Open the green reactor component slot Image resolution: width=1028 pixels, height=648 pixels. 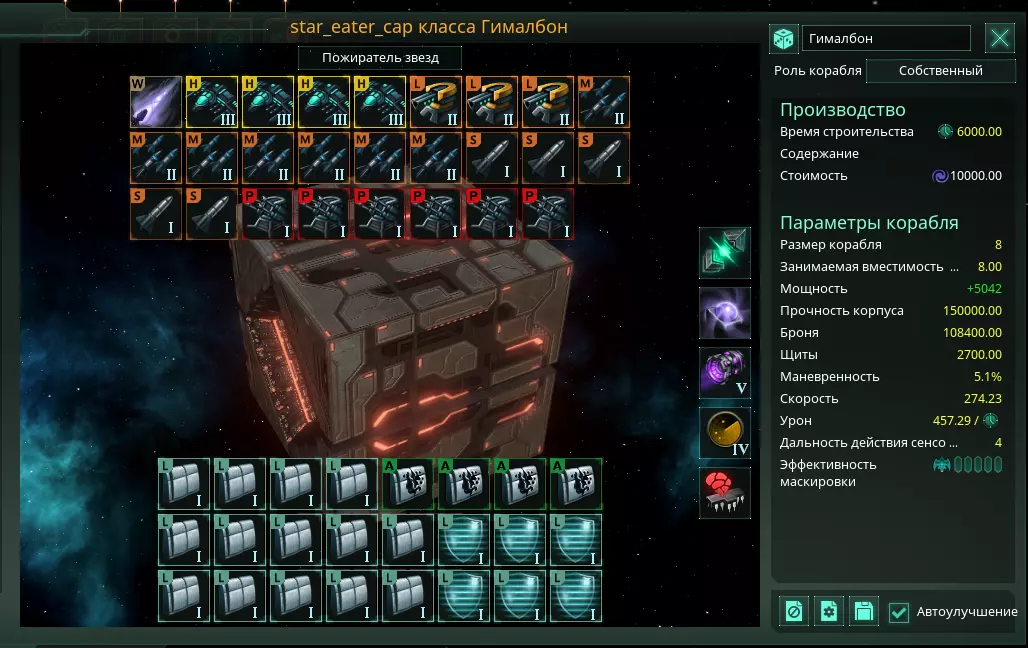(x=725, y=253)
